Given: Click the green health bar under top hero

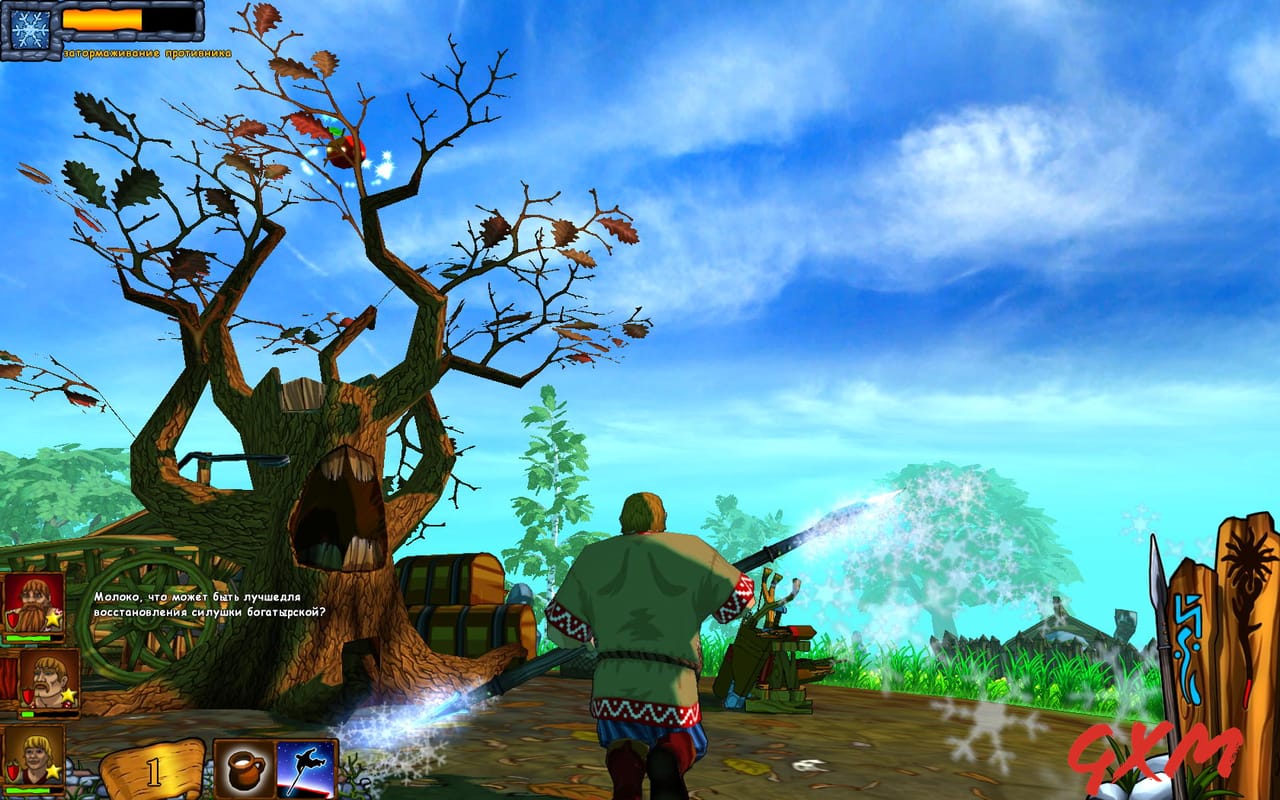Looking at the screenshot, I should [28, 638].
